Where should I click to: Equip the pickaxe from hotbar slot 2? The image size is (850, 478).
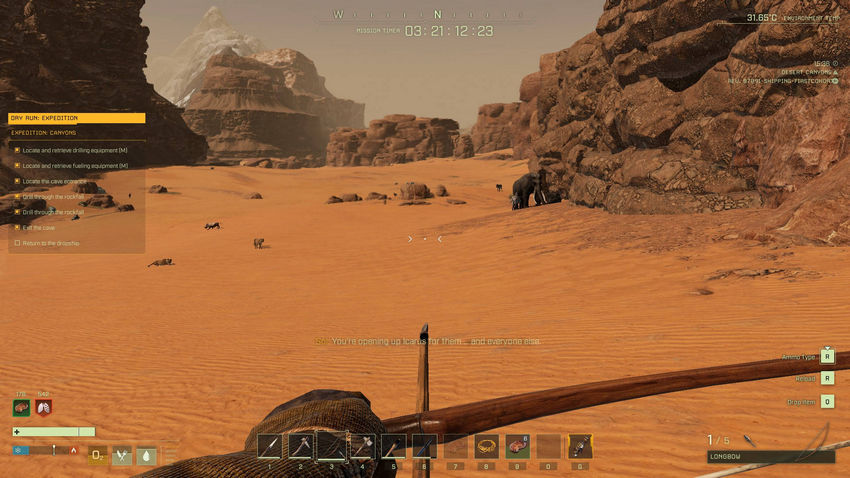pyautogui.click(x=301, y=446)
